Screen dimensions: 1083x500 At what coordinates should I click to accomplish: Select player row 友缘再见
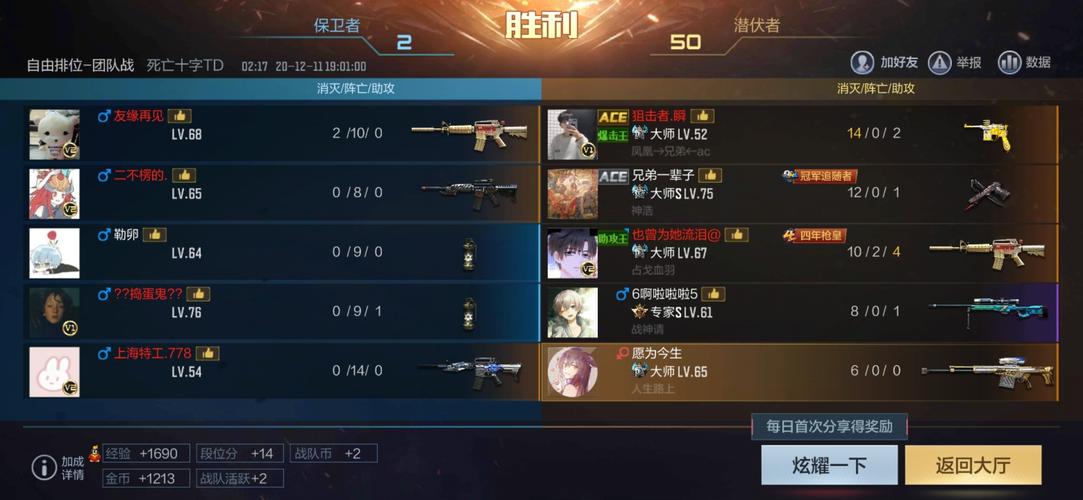[x=280, y=134]
